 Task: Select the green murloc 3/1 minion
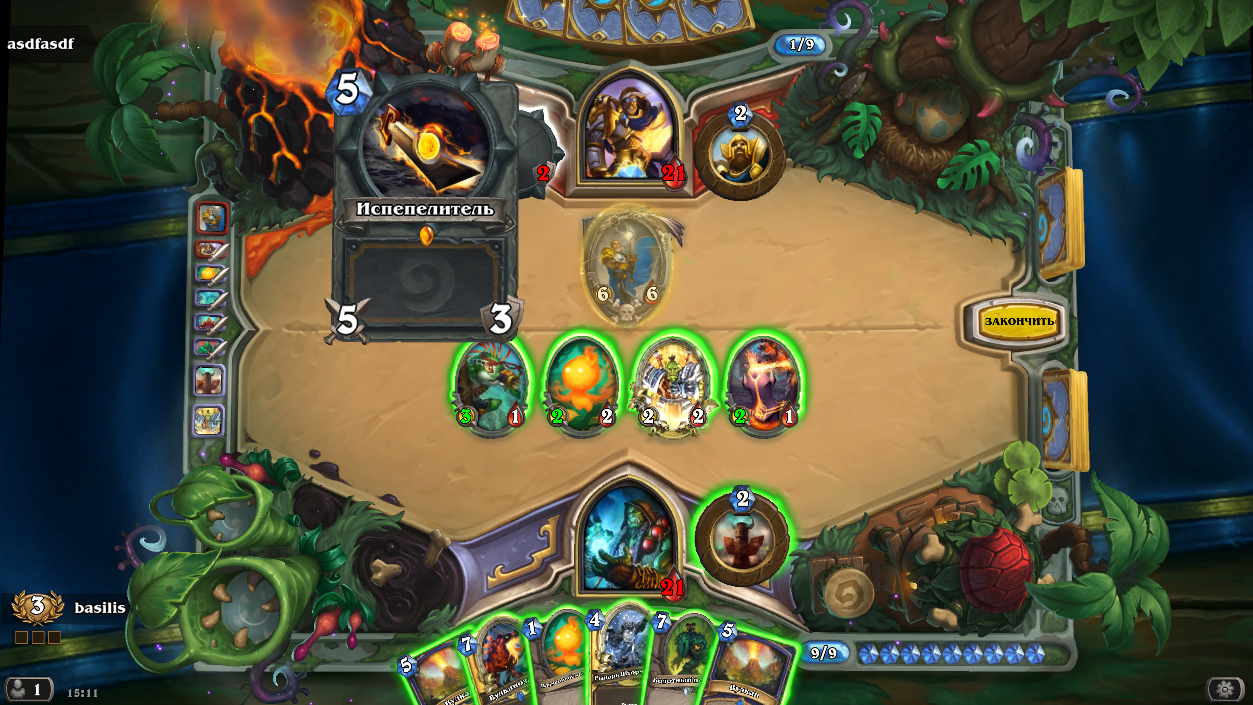[490, 385]
